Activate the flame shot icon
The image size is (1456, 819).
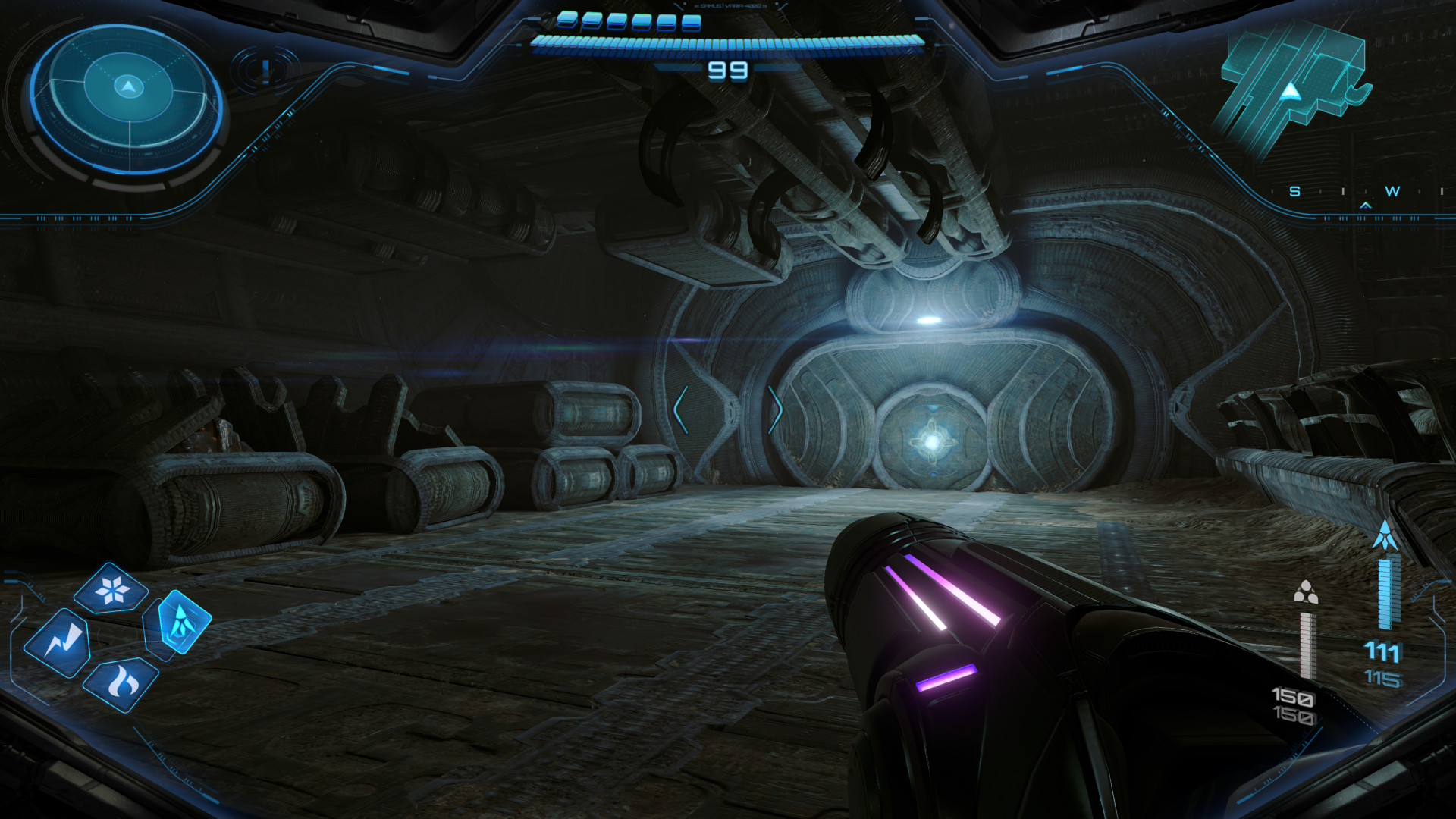pos(121,685)
